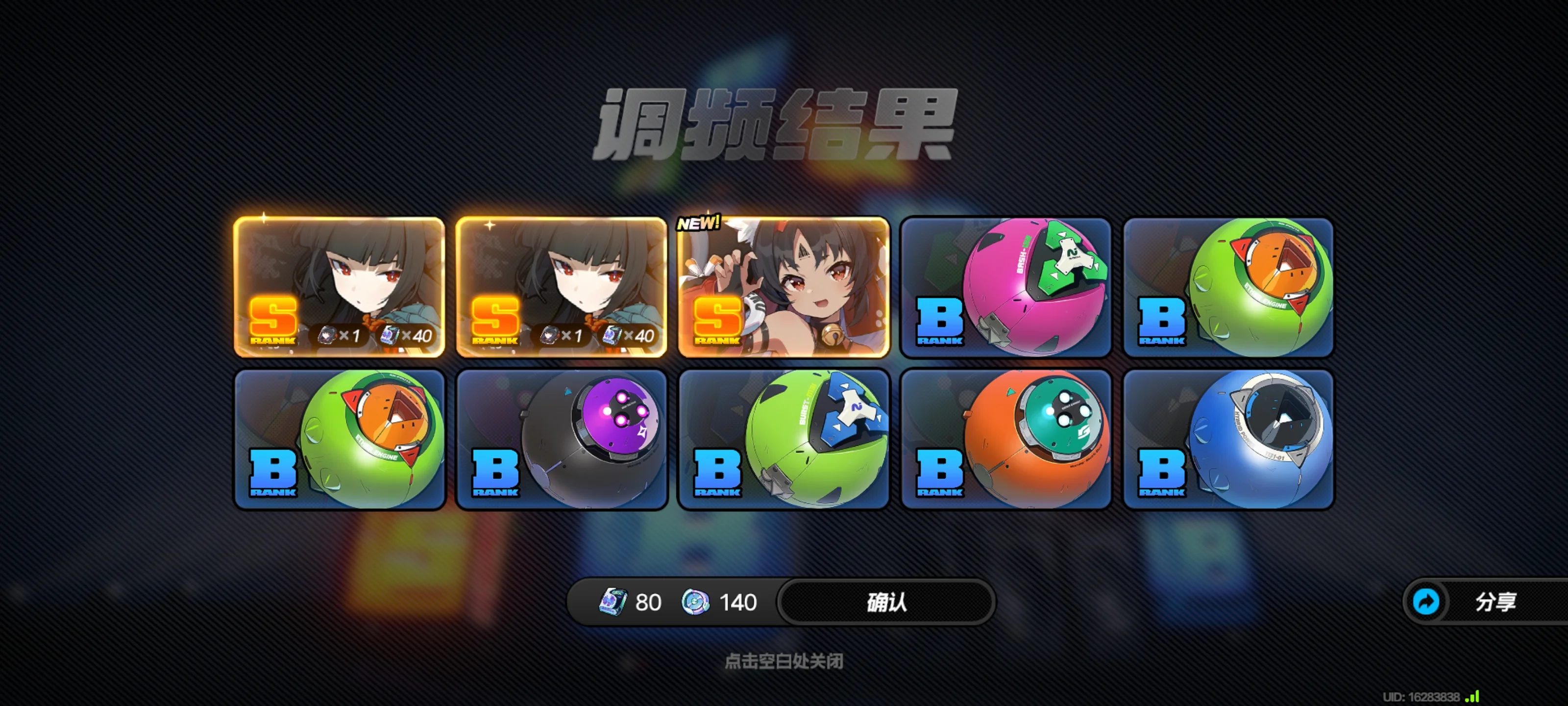Open the 分享 share option
This screenshot has height=706, width=1568.
(1485, 602)
